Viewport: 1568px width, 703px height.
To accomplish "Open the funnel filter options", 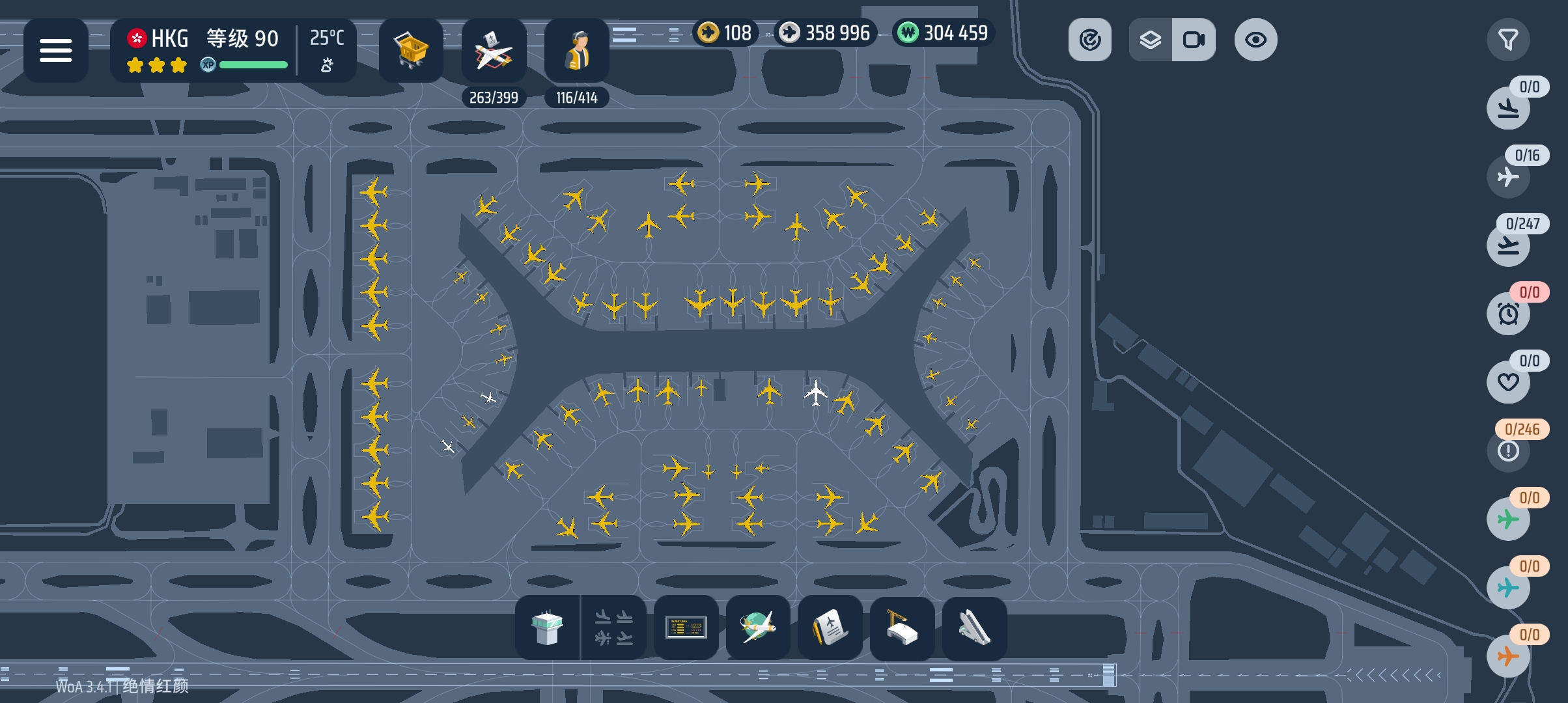I will pos(1508,40).
